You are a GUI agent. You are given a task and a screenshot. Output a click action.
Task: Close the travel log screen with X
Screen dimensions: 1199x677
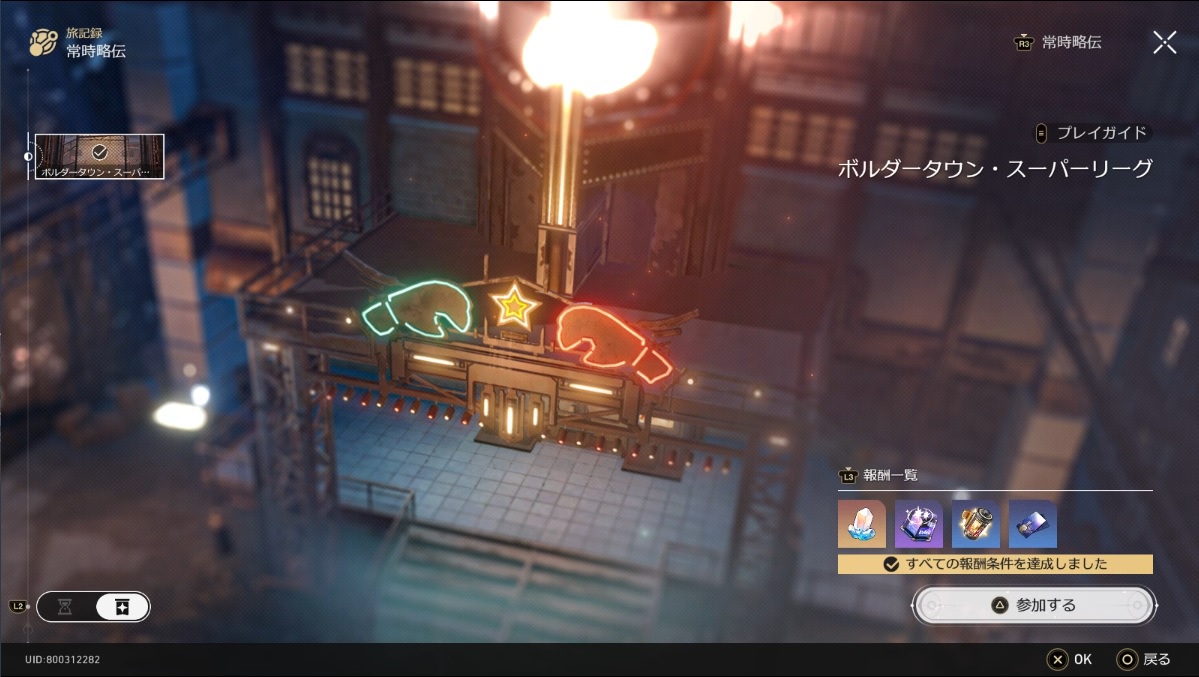click(x=1164, y=42)
